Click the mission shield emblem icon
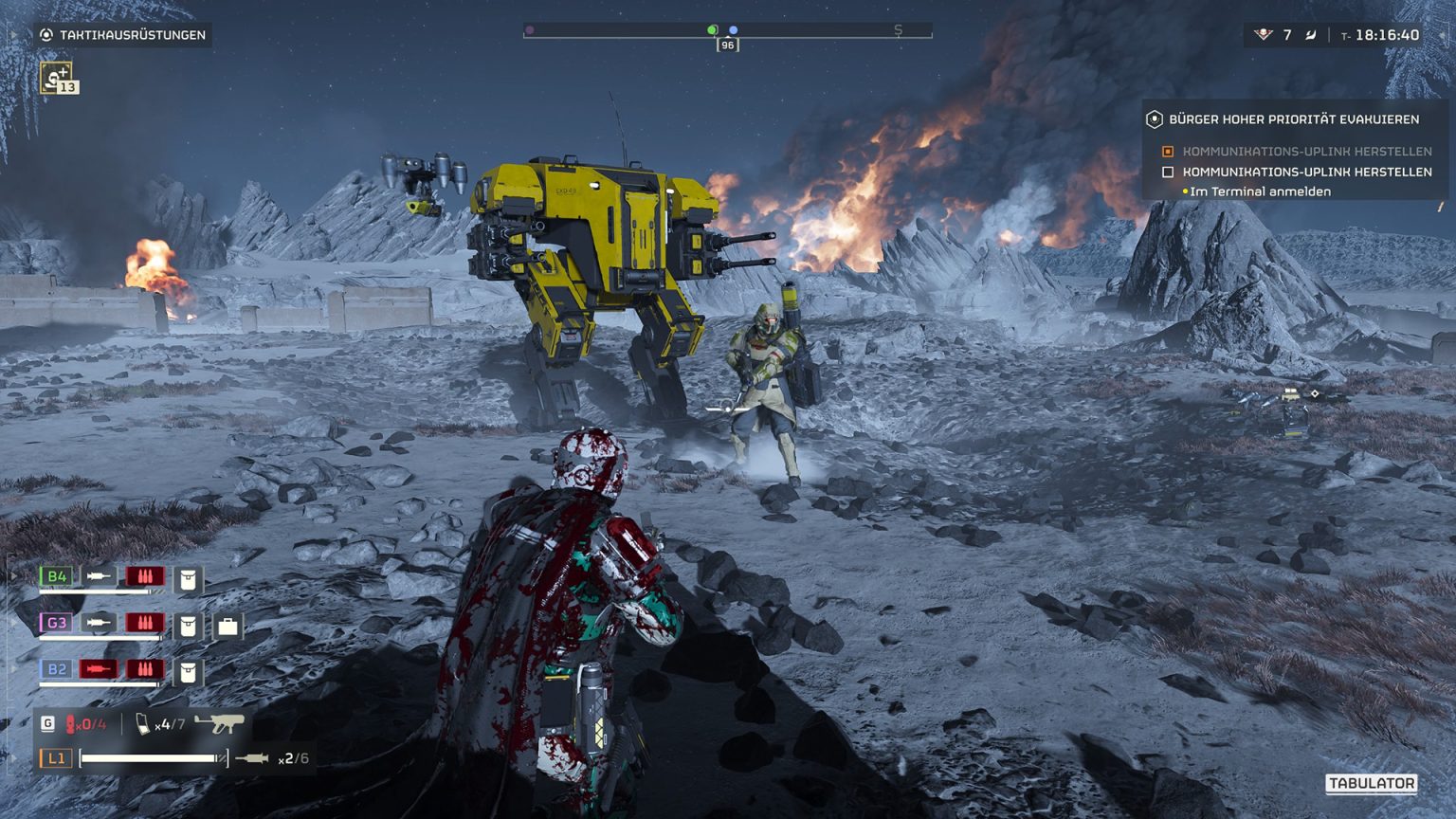The image size is (1456, 819). pos(1155,120)
